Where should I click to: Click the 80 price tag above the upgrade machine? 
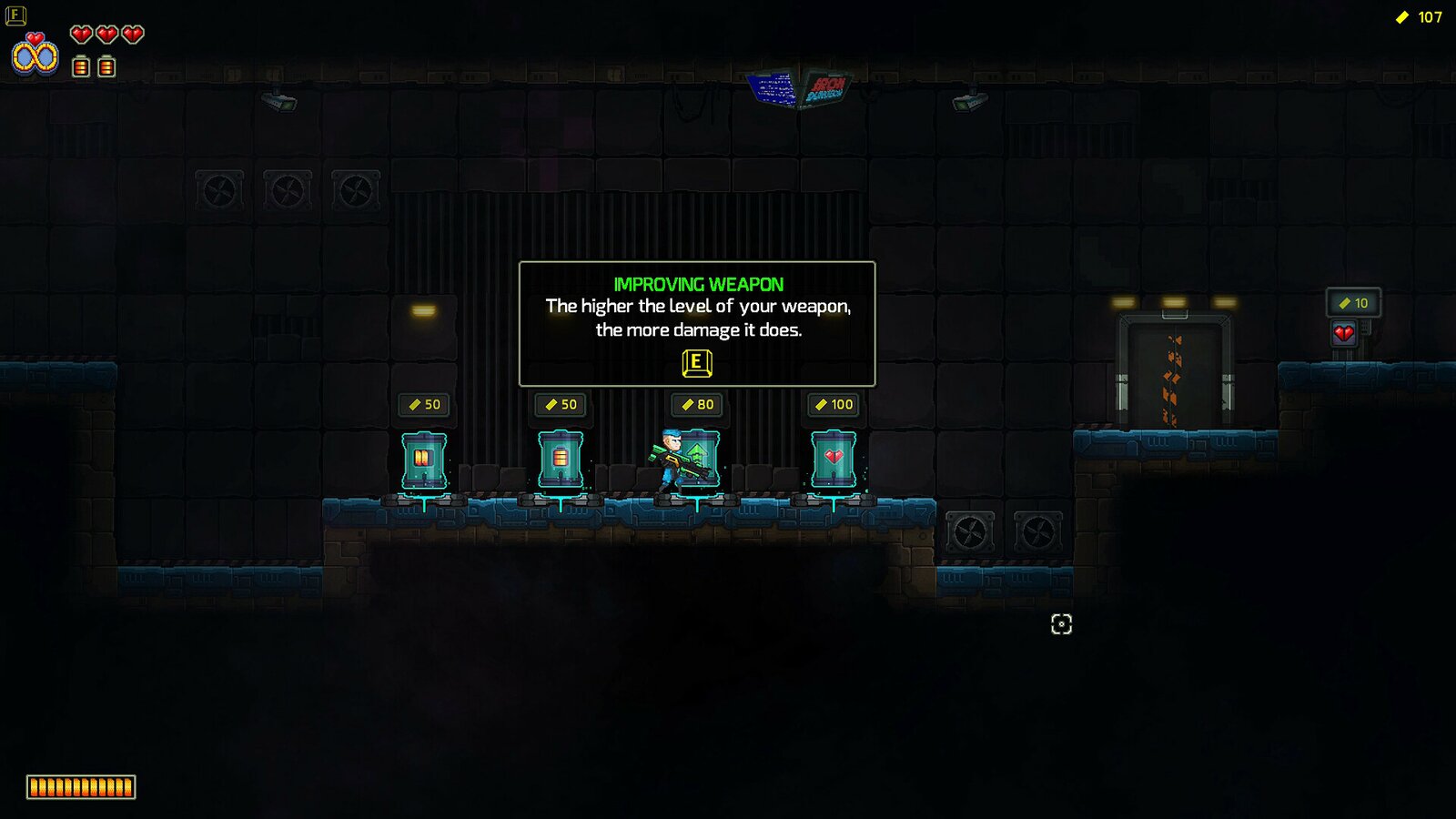(698, 404)
